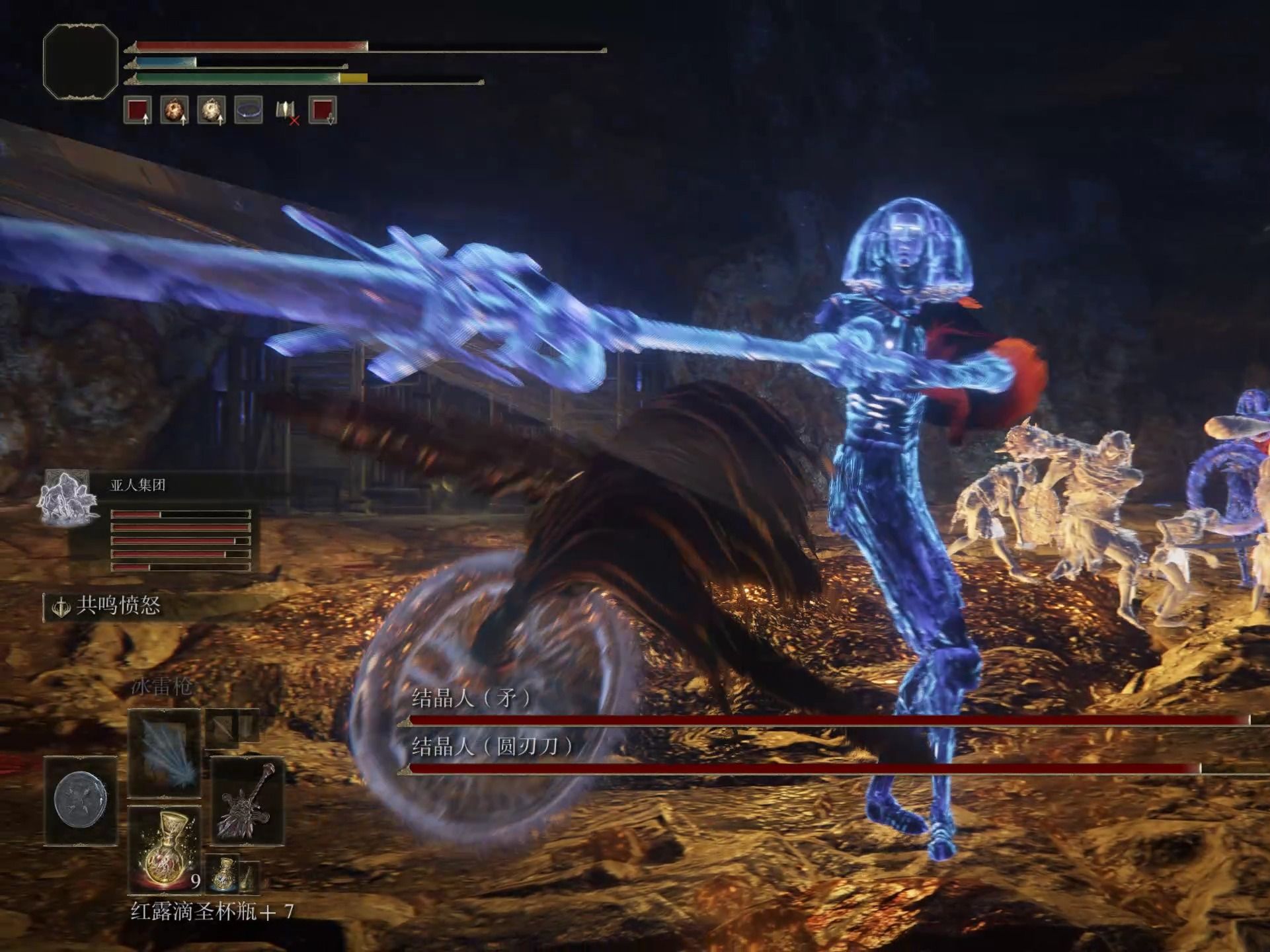Click the blue ring status effect icon

point(249,110)
